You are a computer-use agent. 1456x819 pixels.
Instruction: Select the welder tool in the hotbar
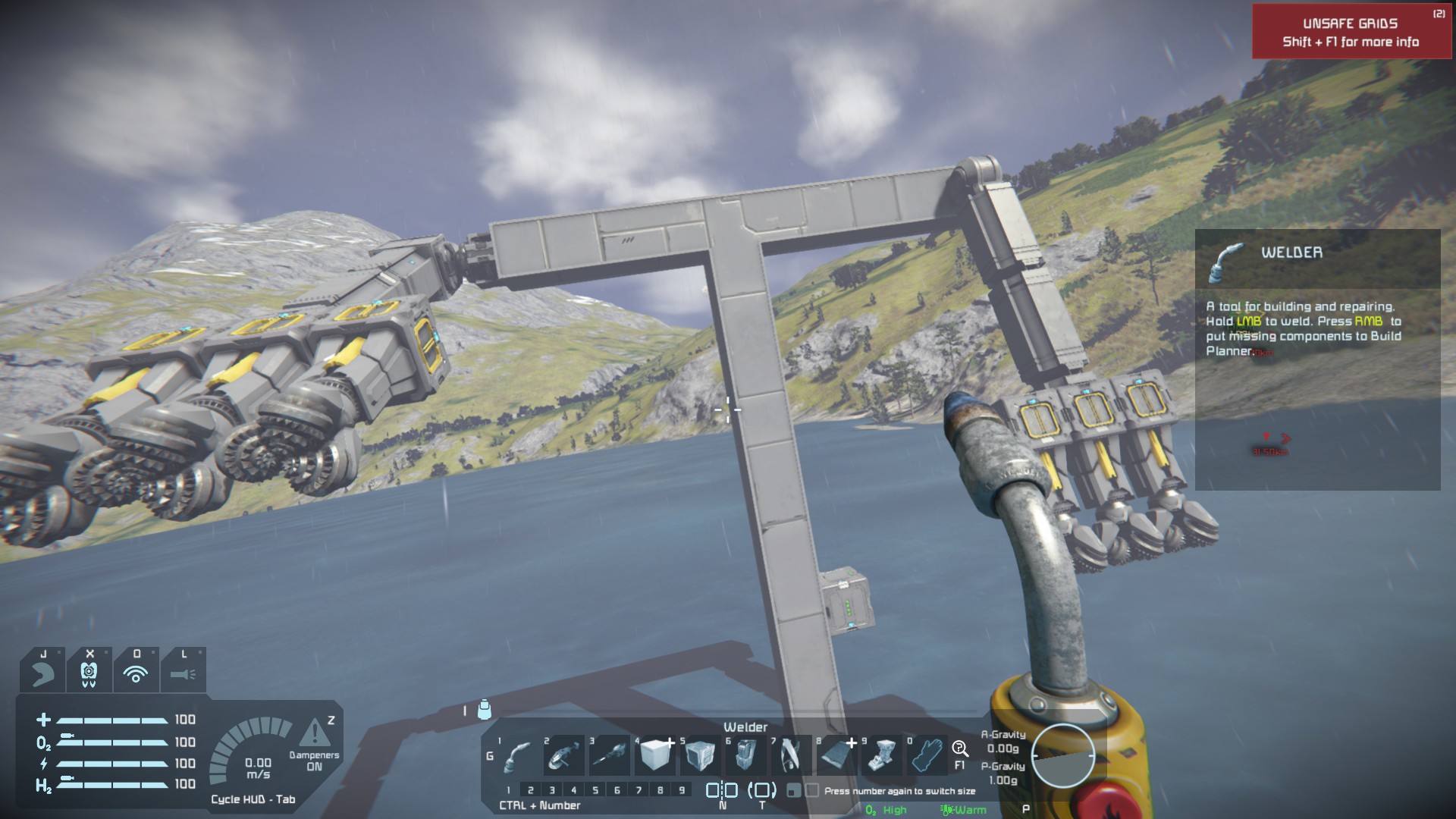(518, 755)
